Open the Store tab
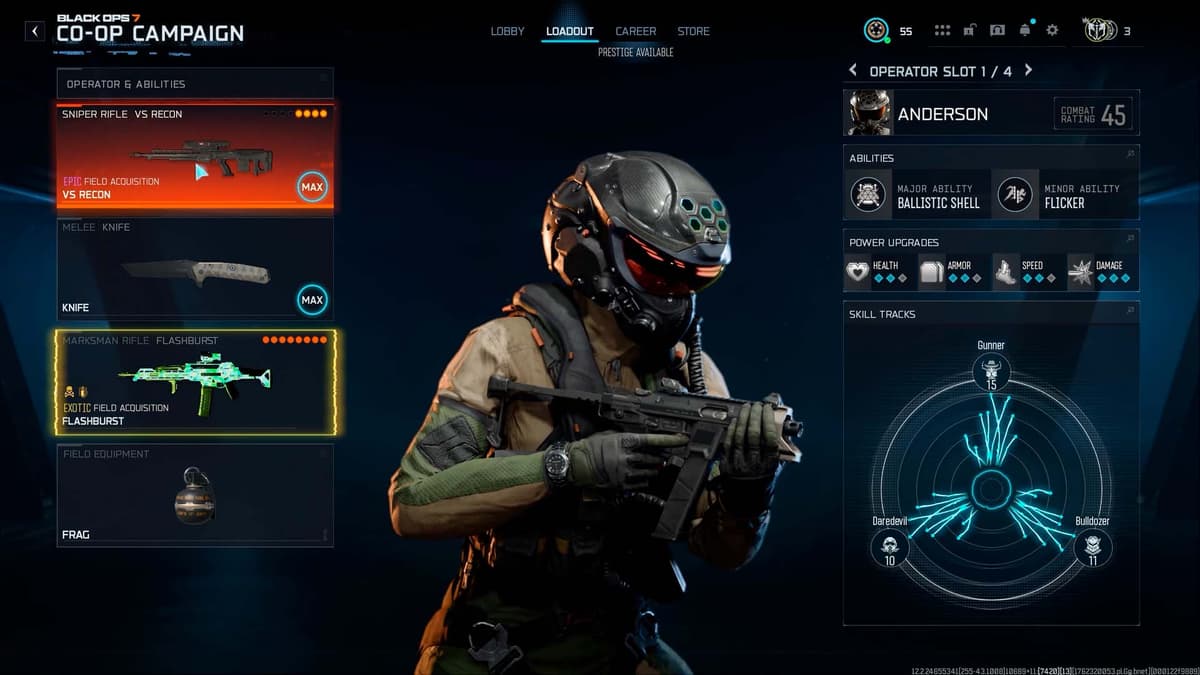The width and height of the screenshot is (1200, 675). click(693, 31)
